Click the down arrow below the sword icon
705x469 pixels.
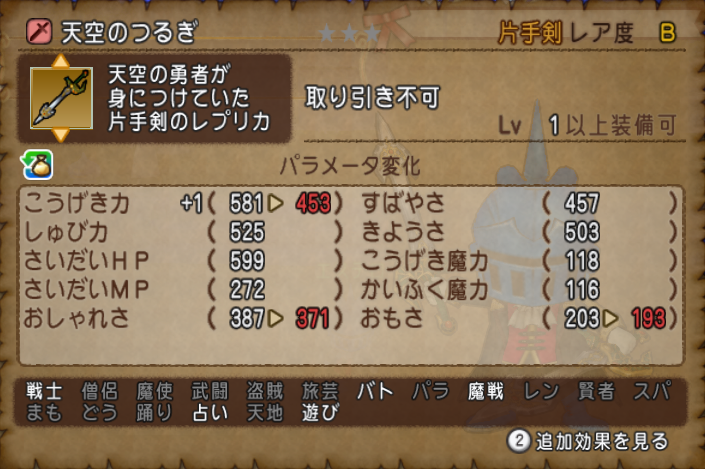coord(60,133)
